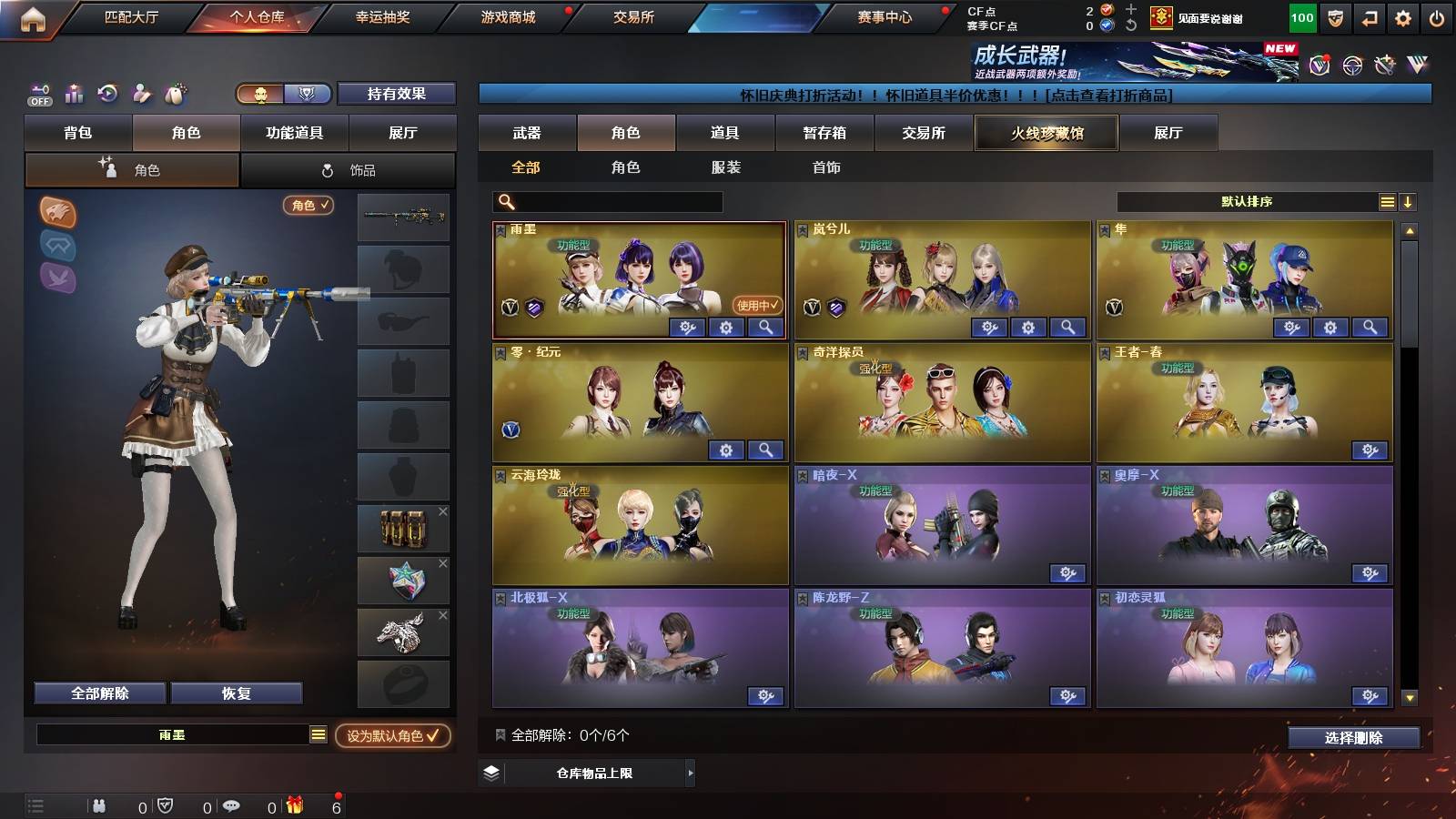Select the penguin icon in the left toolbar
The height and width of the screenshot is (819, 1456).
point(175,92)
